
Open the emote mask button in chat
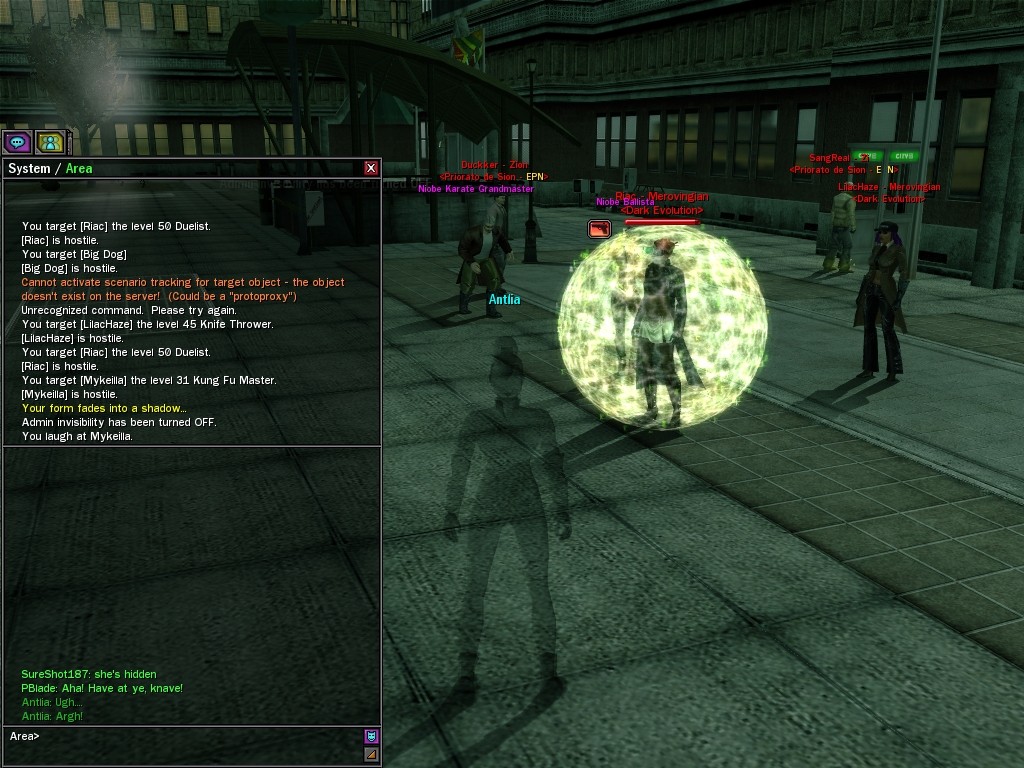tap(371, 737)
